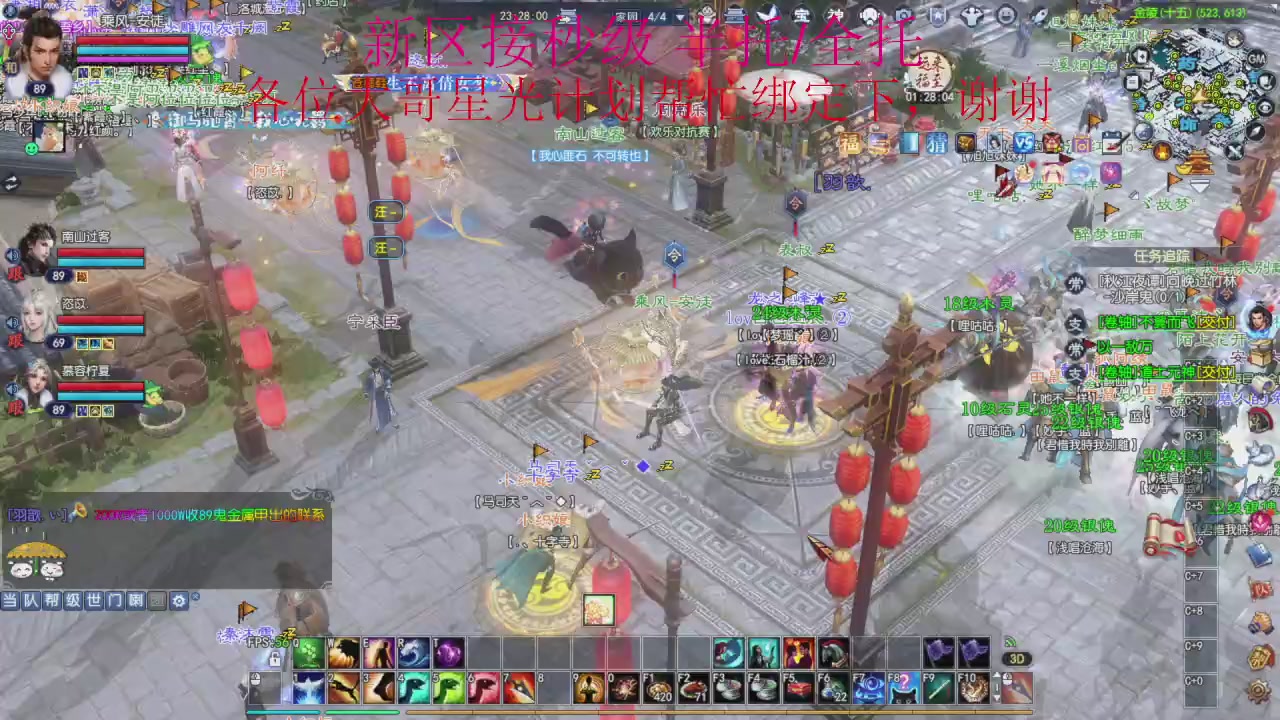The height and width of the screenshot is (720, 1280).
Task: Mute the speaker icon on 南山过客's party frame
Action: [12, 256]
